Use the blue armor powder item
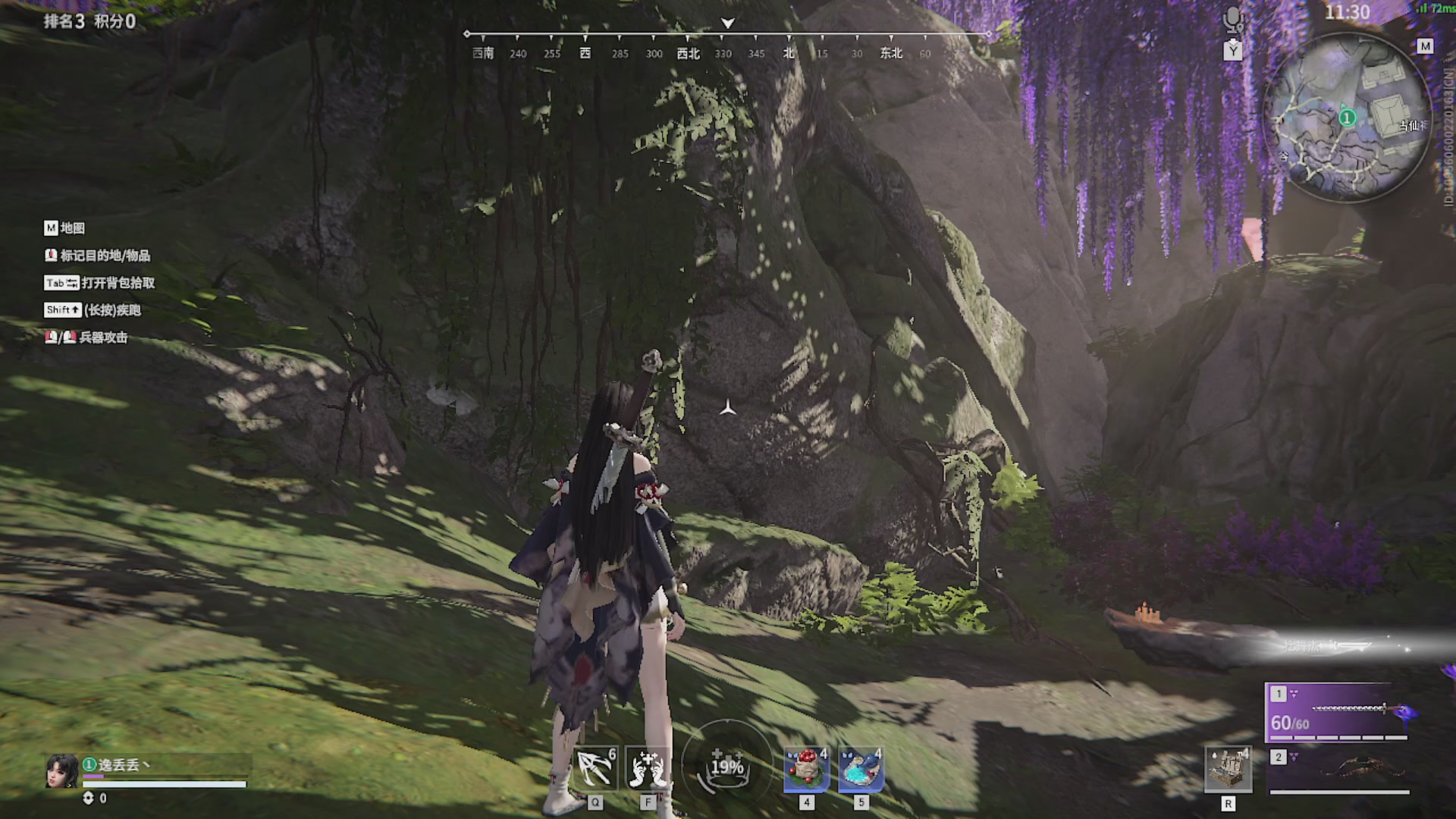Viewport: 1456px width, 819px height. pyautogui.click(x=861, y=768)
